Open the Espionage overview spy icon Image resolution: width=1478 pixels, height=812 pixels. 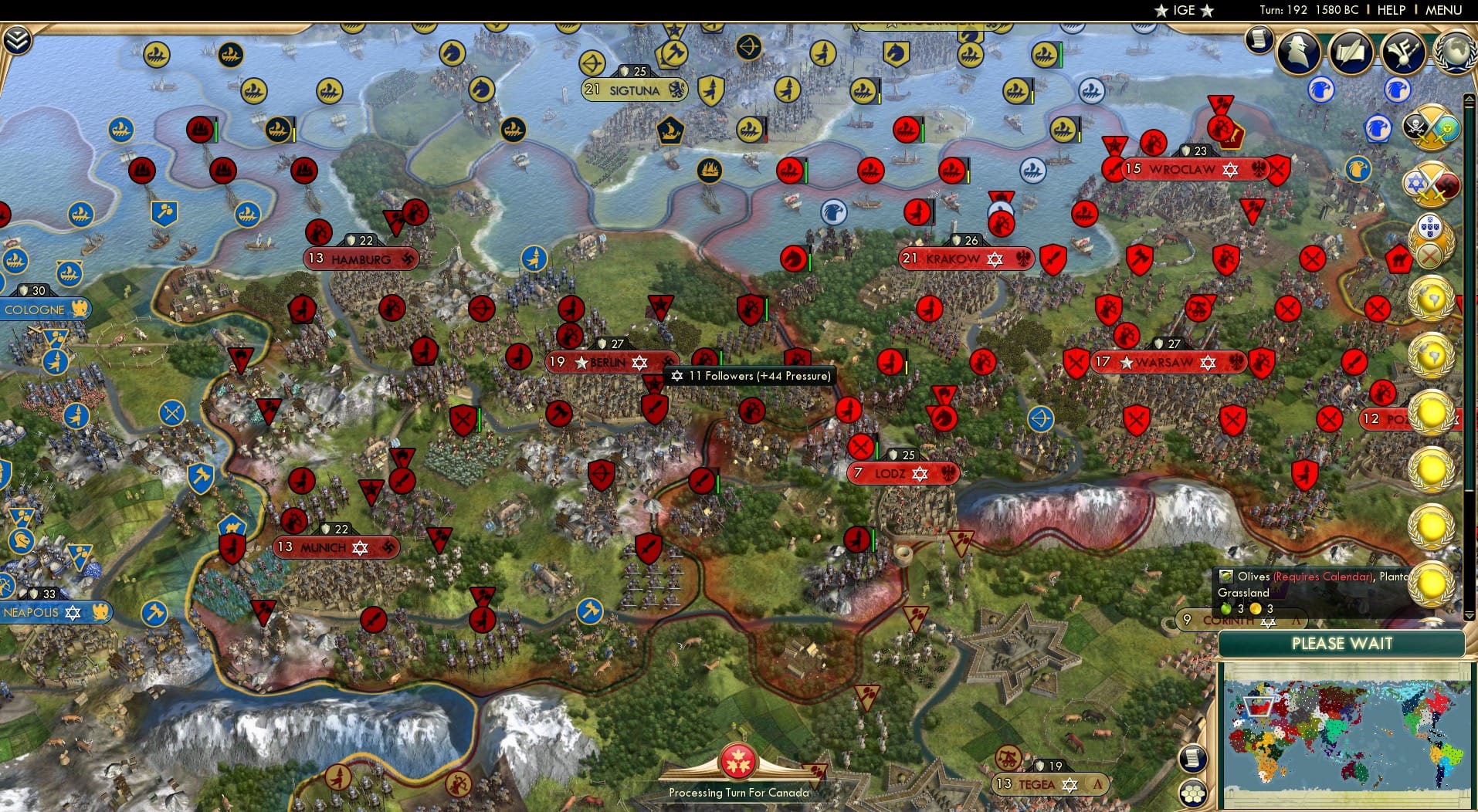click(x=1299, y=52)
